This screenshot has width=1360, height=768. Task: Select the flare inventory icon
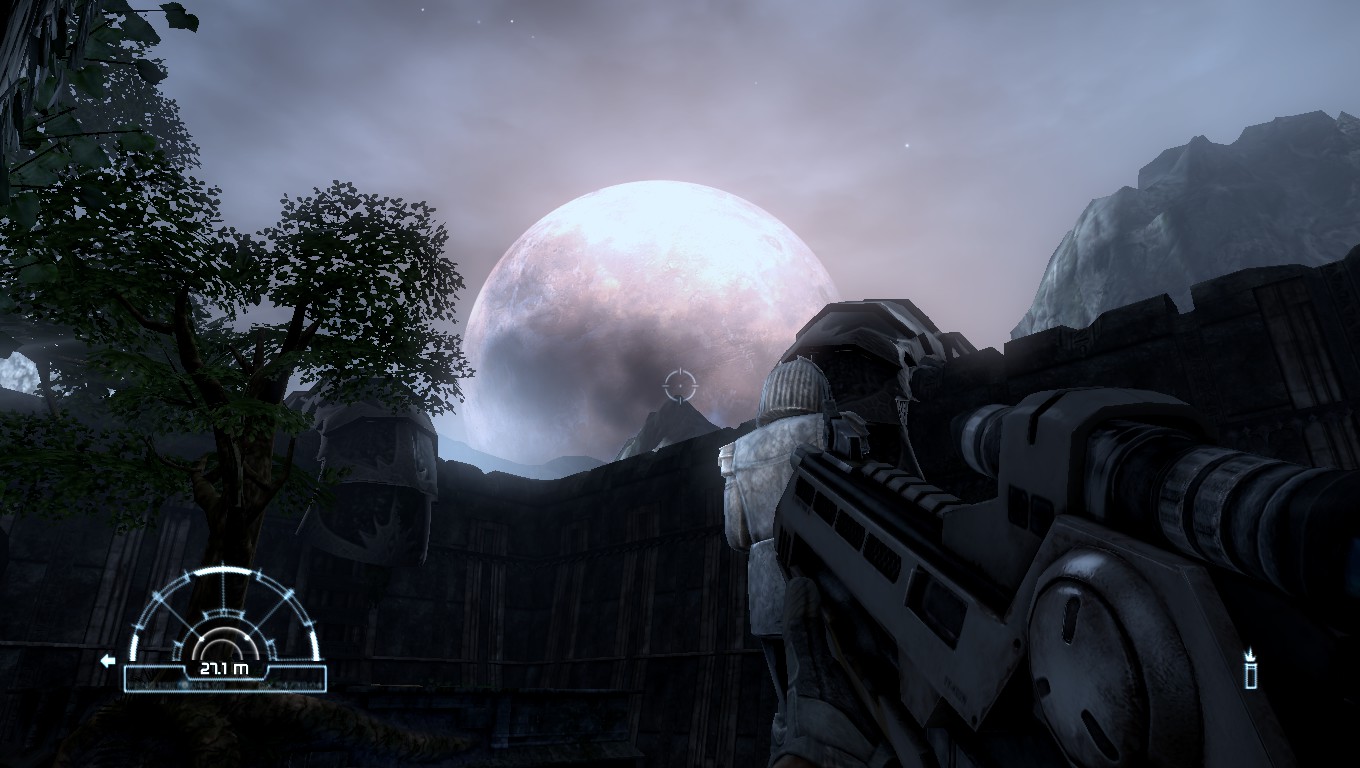(1250, 676)
